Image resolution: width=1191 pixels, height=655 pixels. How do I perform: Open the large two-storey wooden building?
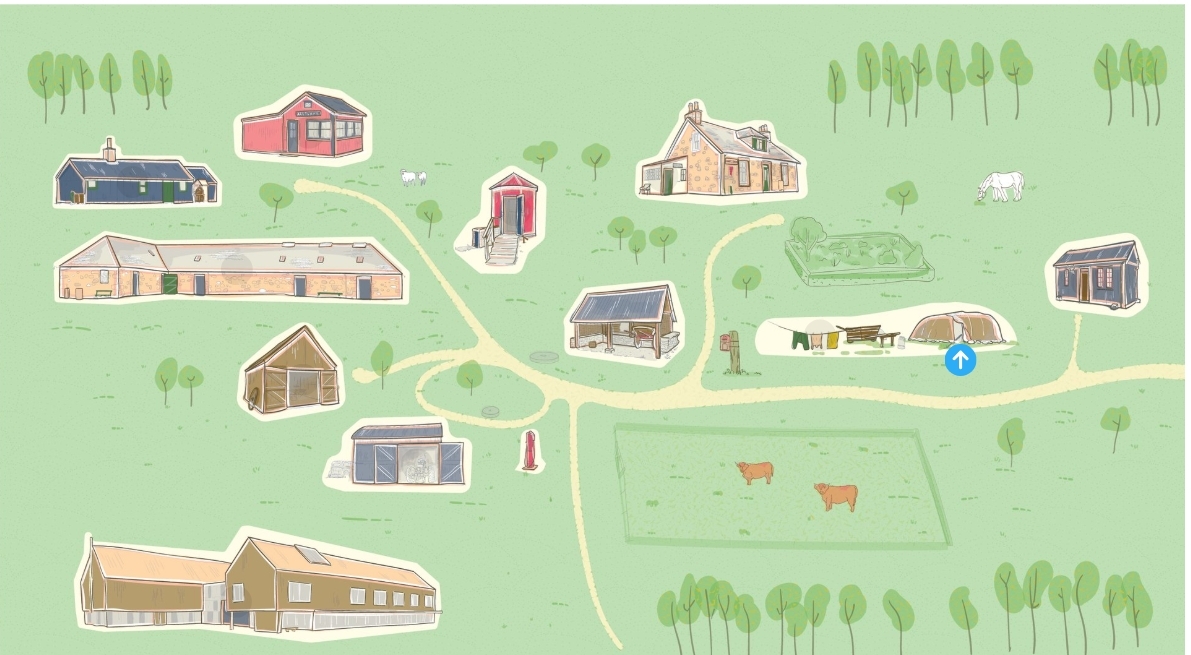pos(260,583)
